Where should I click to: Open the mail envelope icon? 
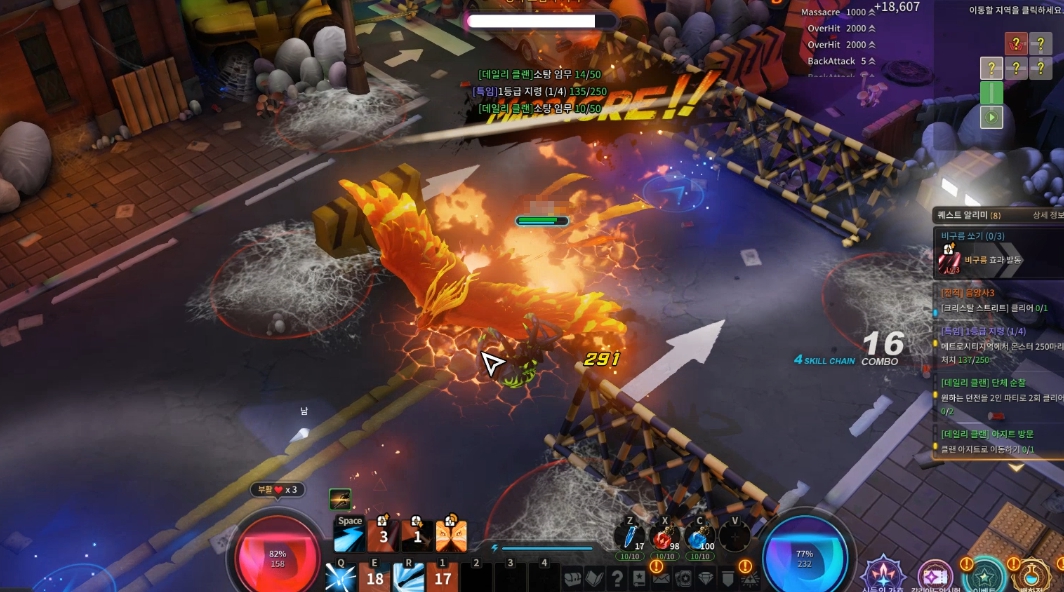pyautogui.click(x=661, y=578)
